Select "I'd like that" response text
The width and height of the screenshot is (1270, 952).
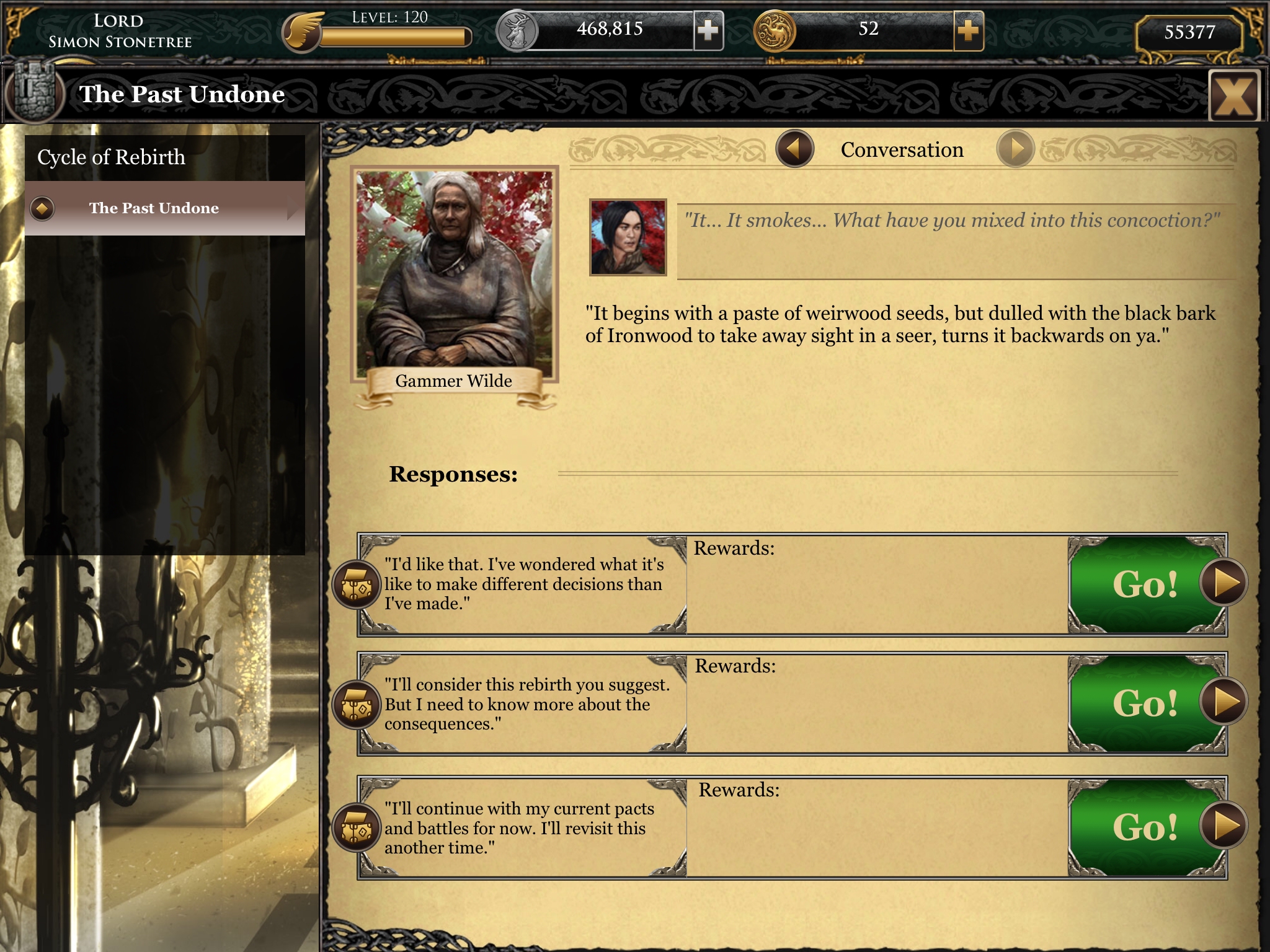[524, 584]
